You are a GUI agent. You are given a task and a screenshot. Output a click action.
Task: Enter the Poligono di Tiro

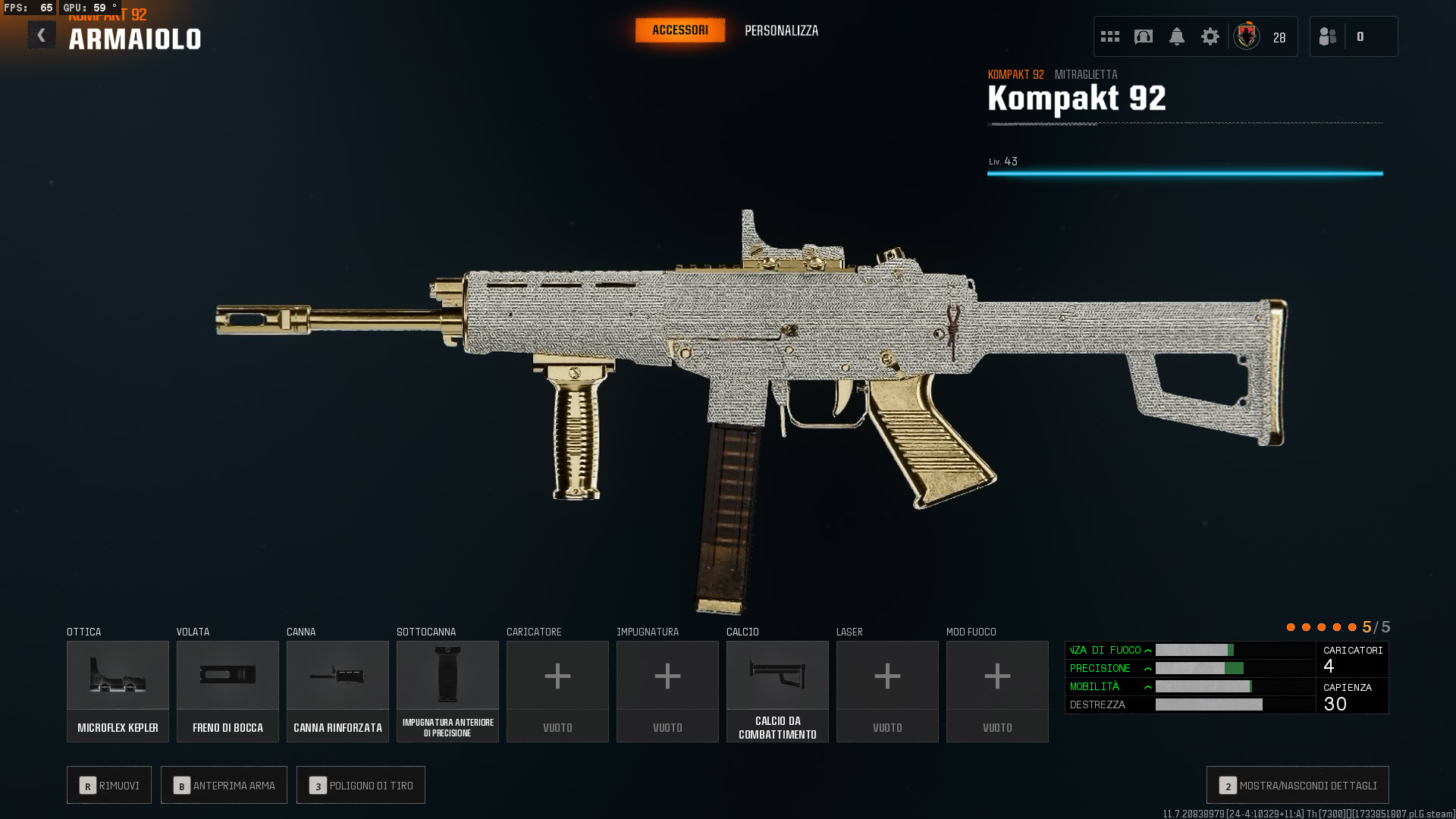[361, 785]
